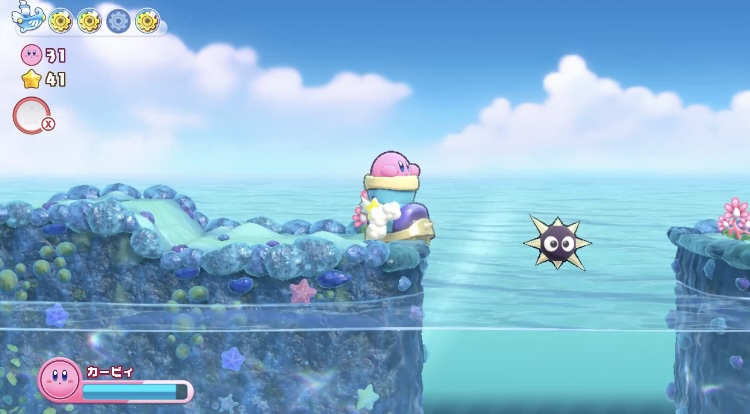Viewport: 750px width, 414px height.
Task: Click Kirby's portrait beside the health bar
Action: point(59,381)
